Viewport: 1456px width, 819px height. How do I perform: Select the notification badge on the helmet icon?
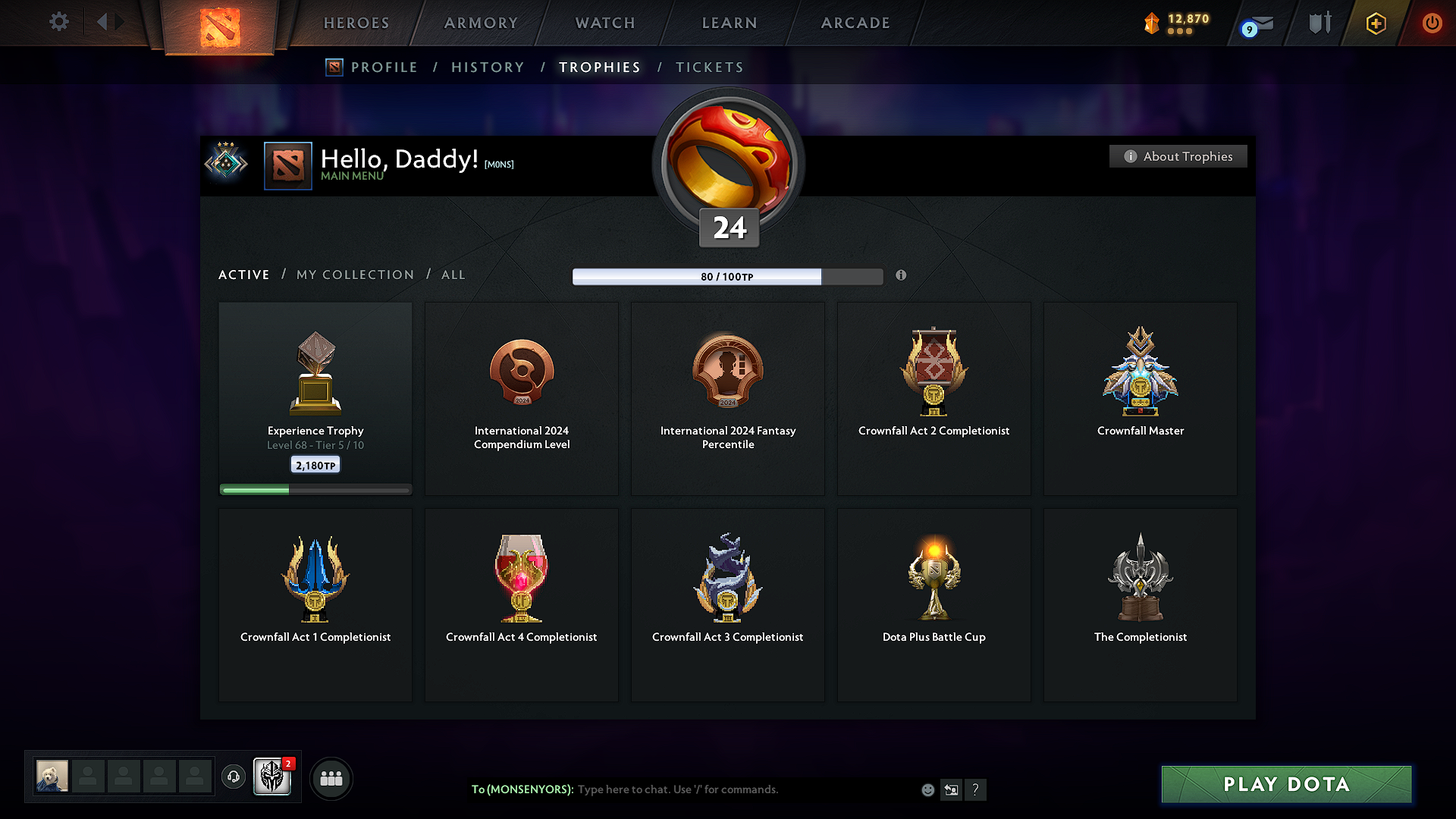pyautogui.click(x=288, y=764)
